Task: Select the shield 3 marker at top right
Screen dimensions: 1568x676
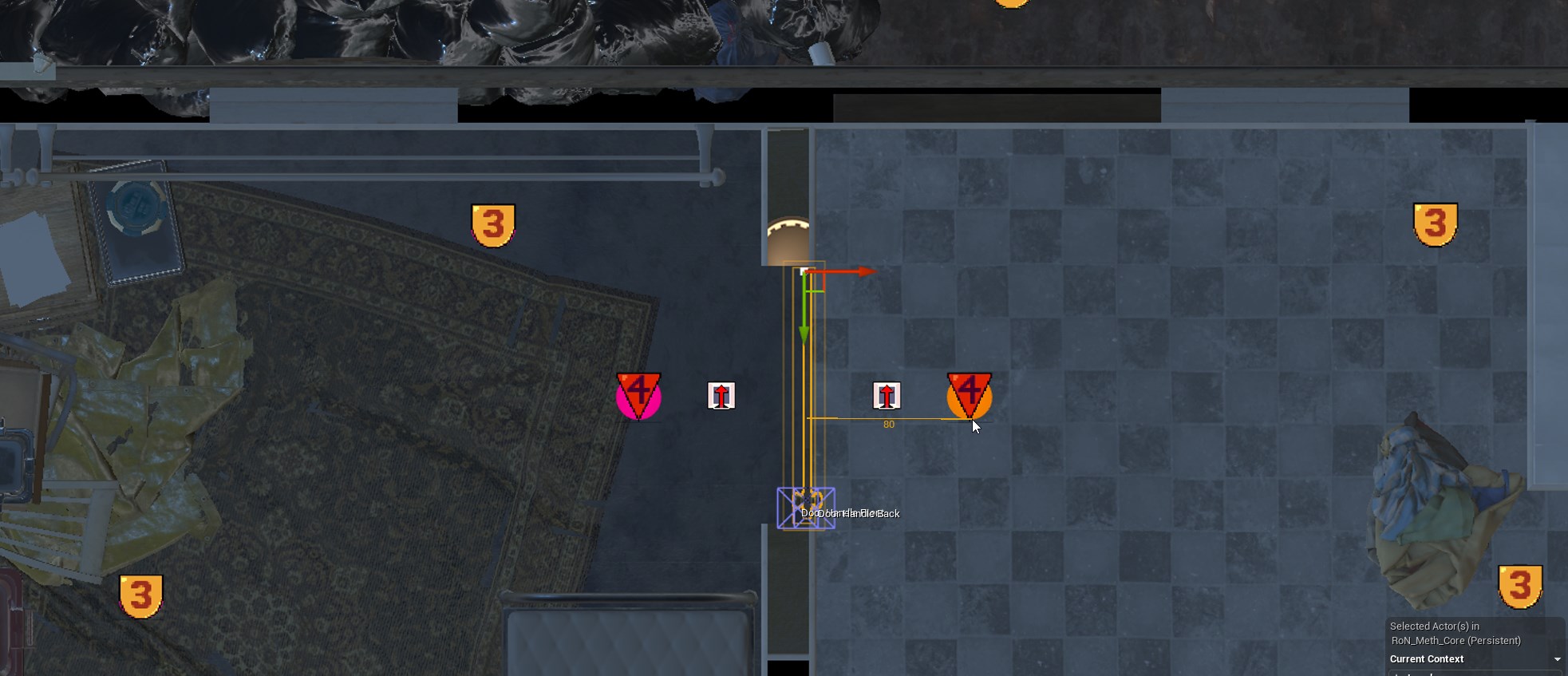Action: point(1436,225)
